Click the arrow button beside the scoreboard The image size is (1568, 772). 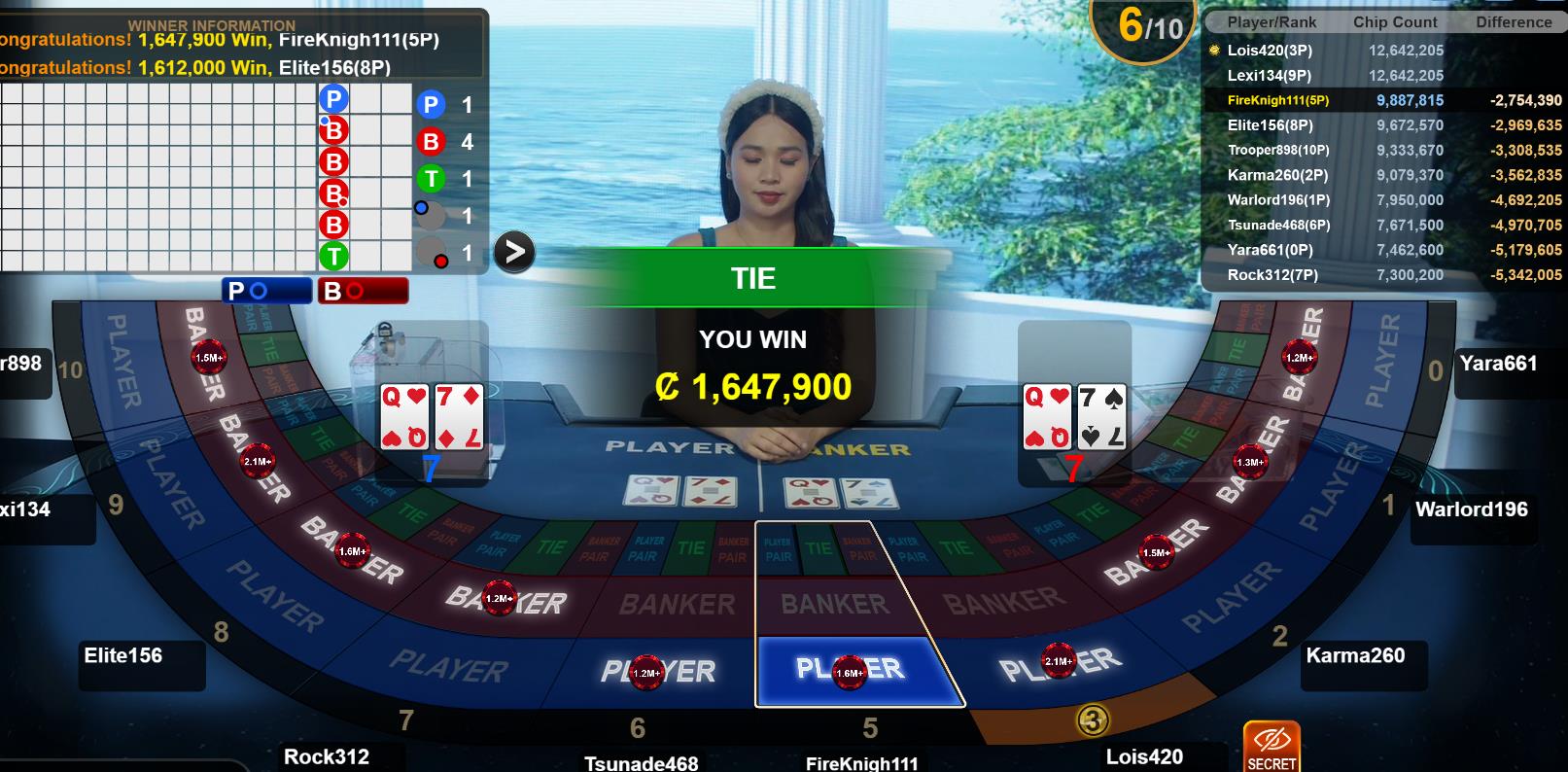pyautogui.click(x=514, y=252)
